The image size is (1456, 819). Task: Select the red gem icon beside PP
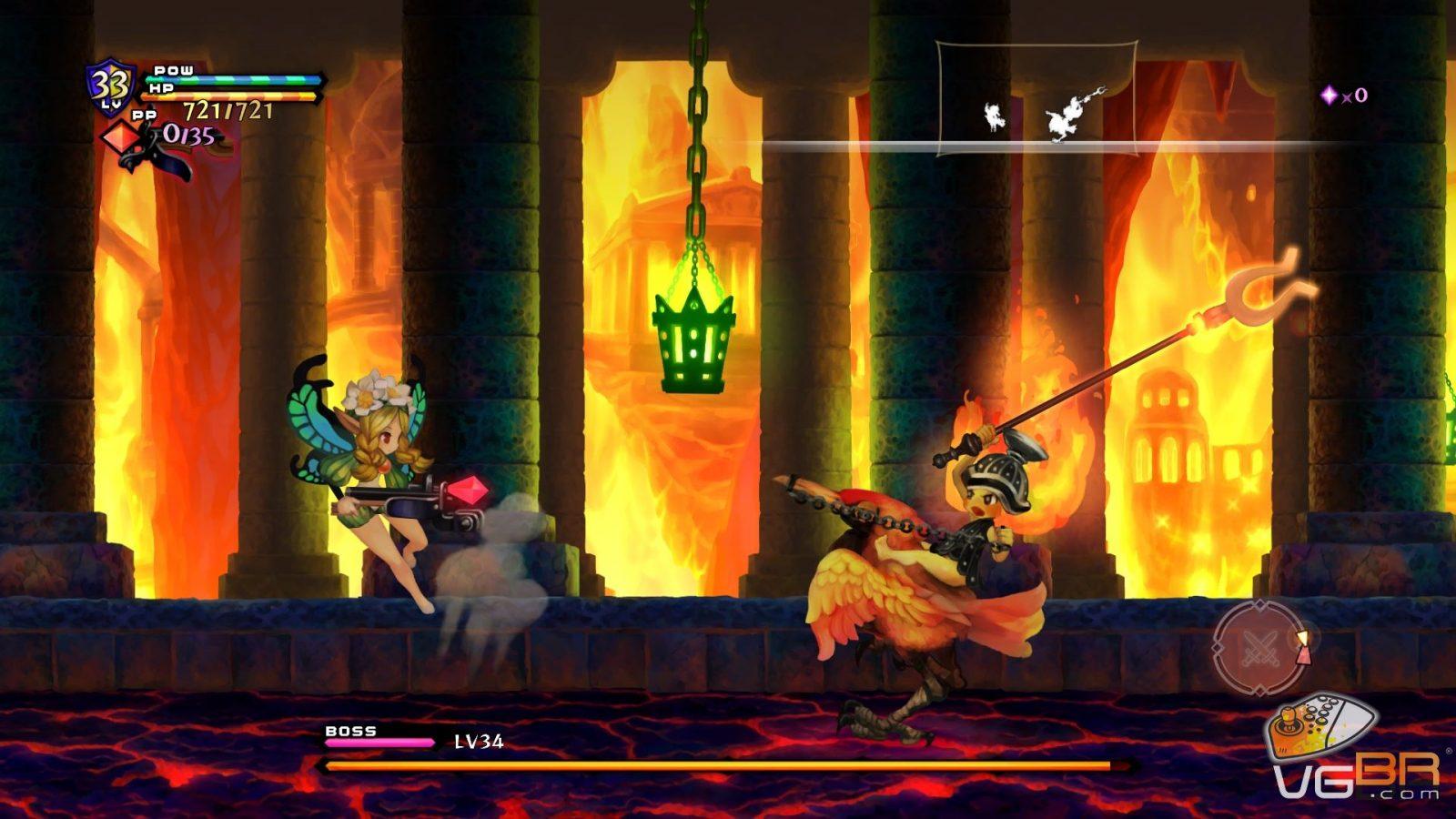click(x=119, y=139)
